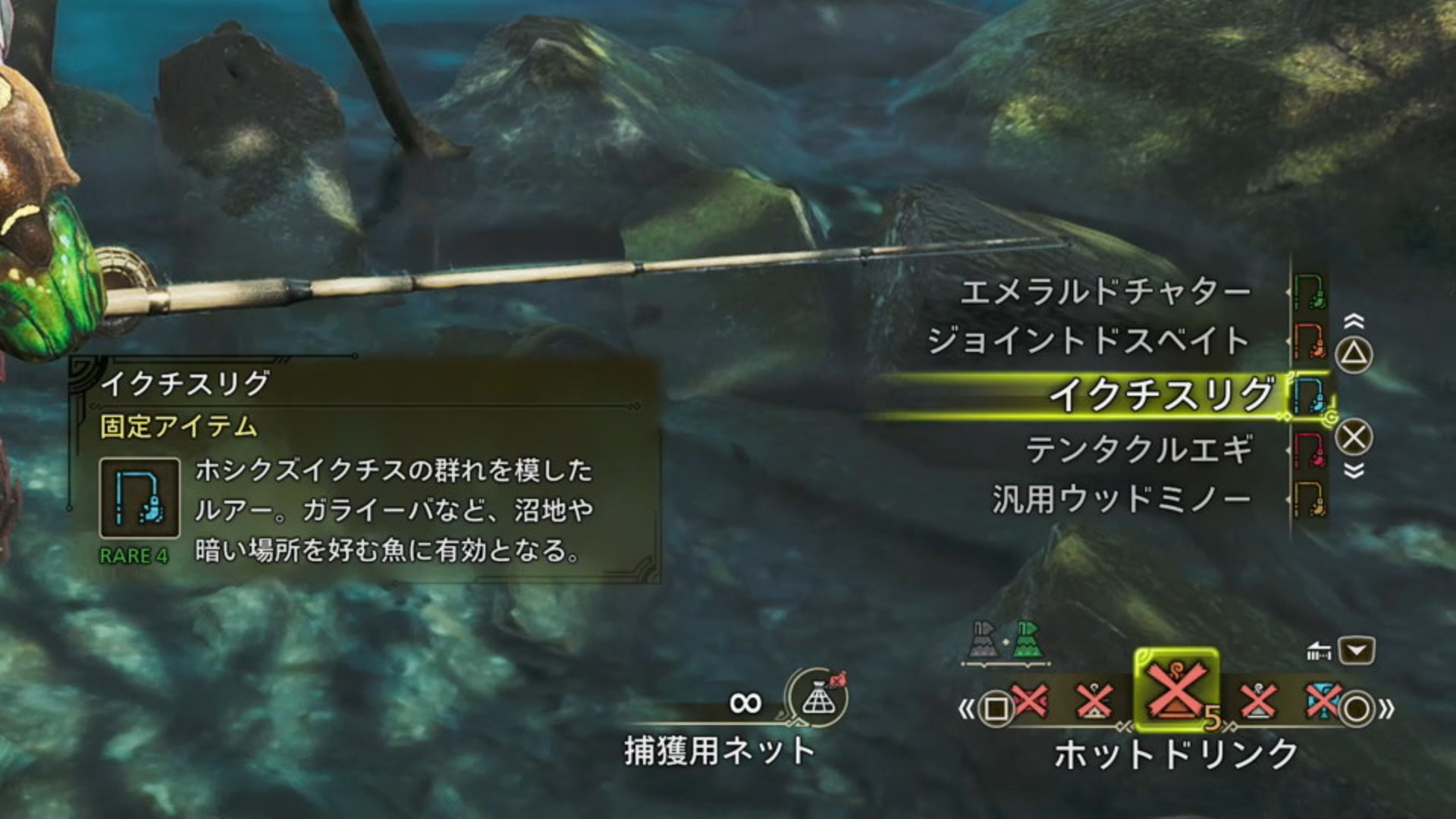
Task: Expand lure list upward via double up chevron
Action: pos(1354,319)
